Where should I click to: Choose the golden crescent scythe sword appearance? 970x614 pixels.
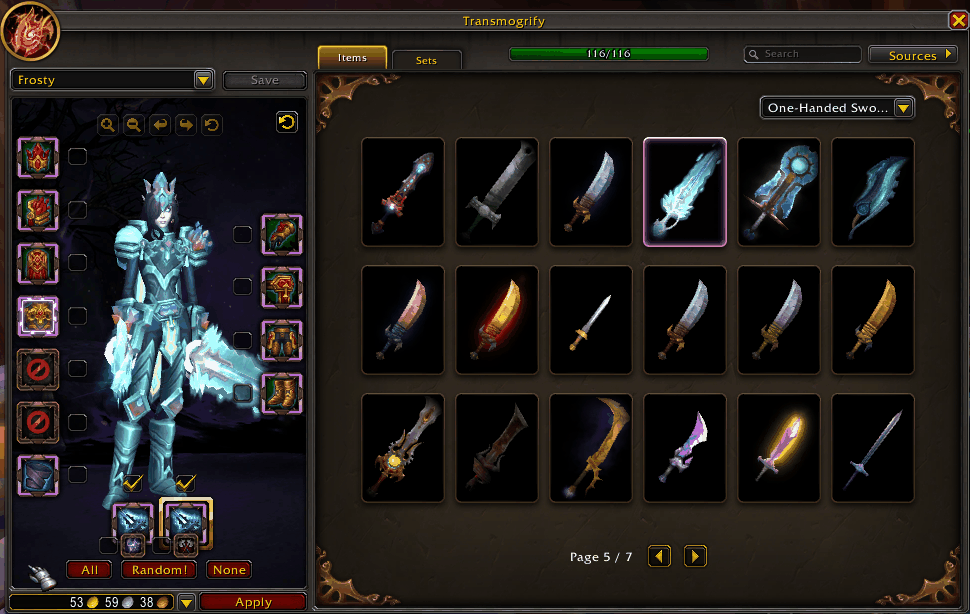591,447
